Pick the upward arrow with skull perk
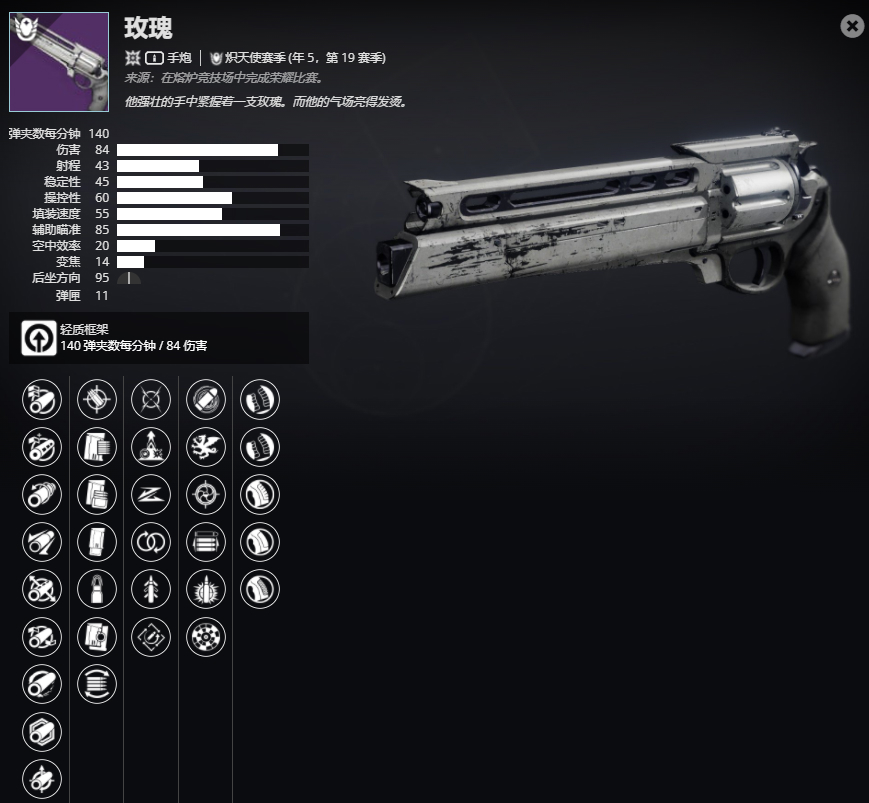 151,447
